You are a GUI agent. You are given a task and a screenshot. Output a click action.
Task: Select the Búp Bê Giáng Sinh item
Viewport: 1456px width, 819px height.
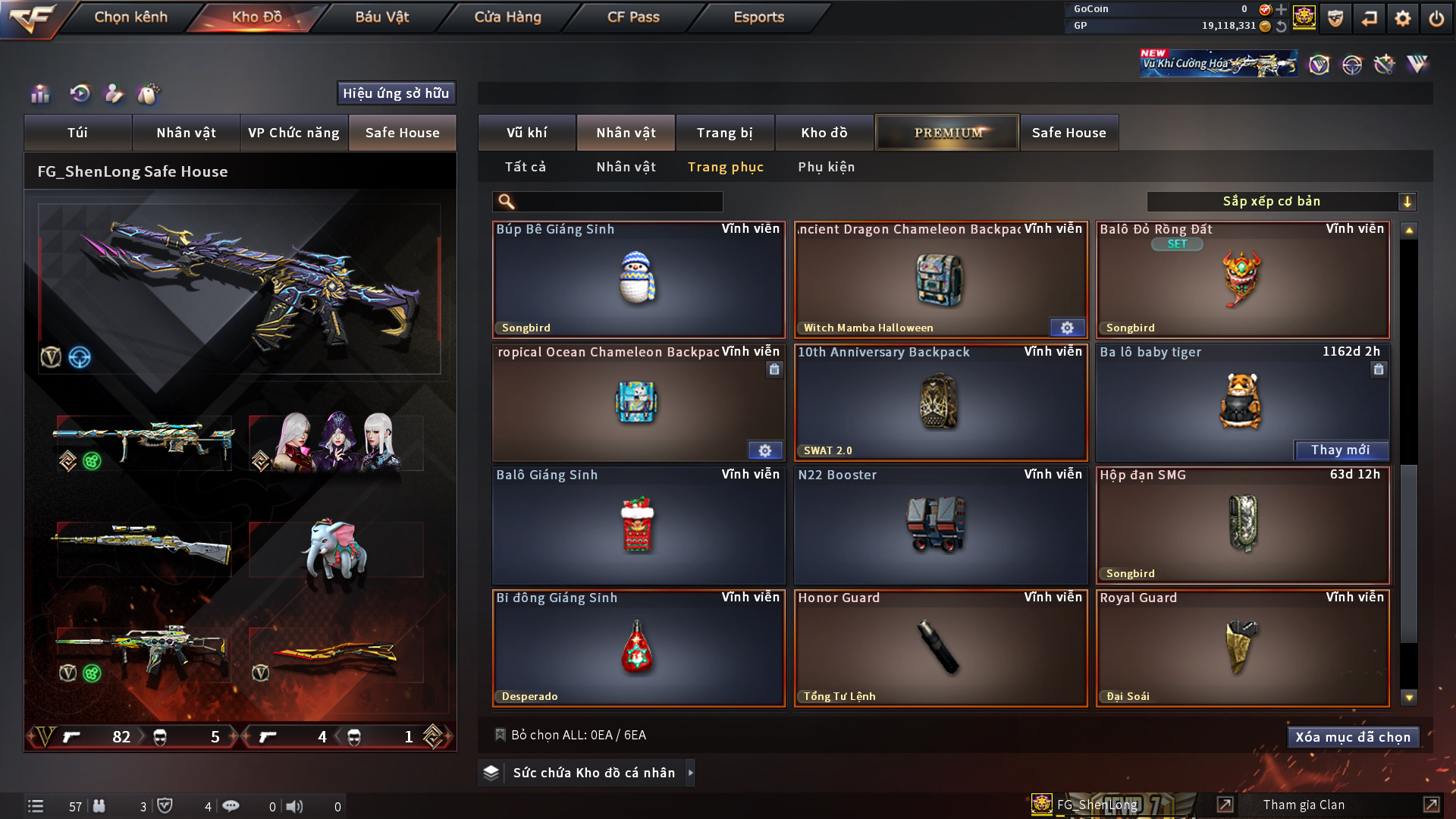638,280
